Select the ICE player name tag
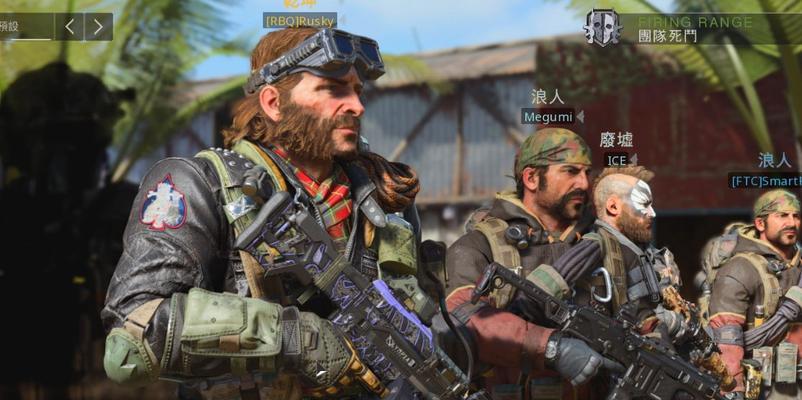The width and height of the screenshot is (802, 400). coord(616,160)
